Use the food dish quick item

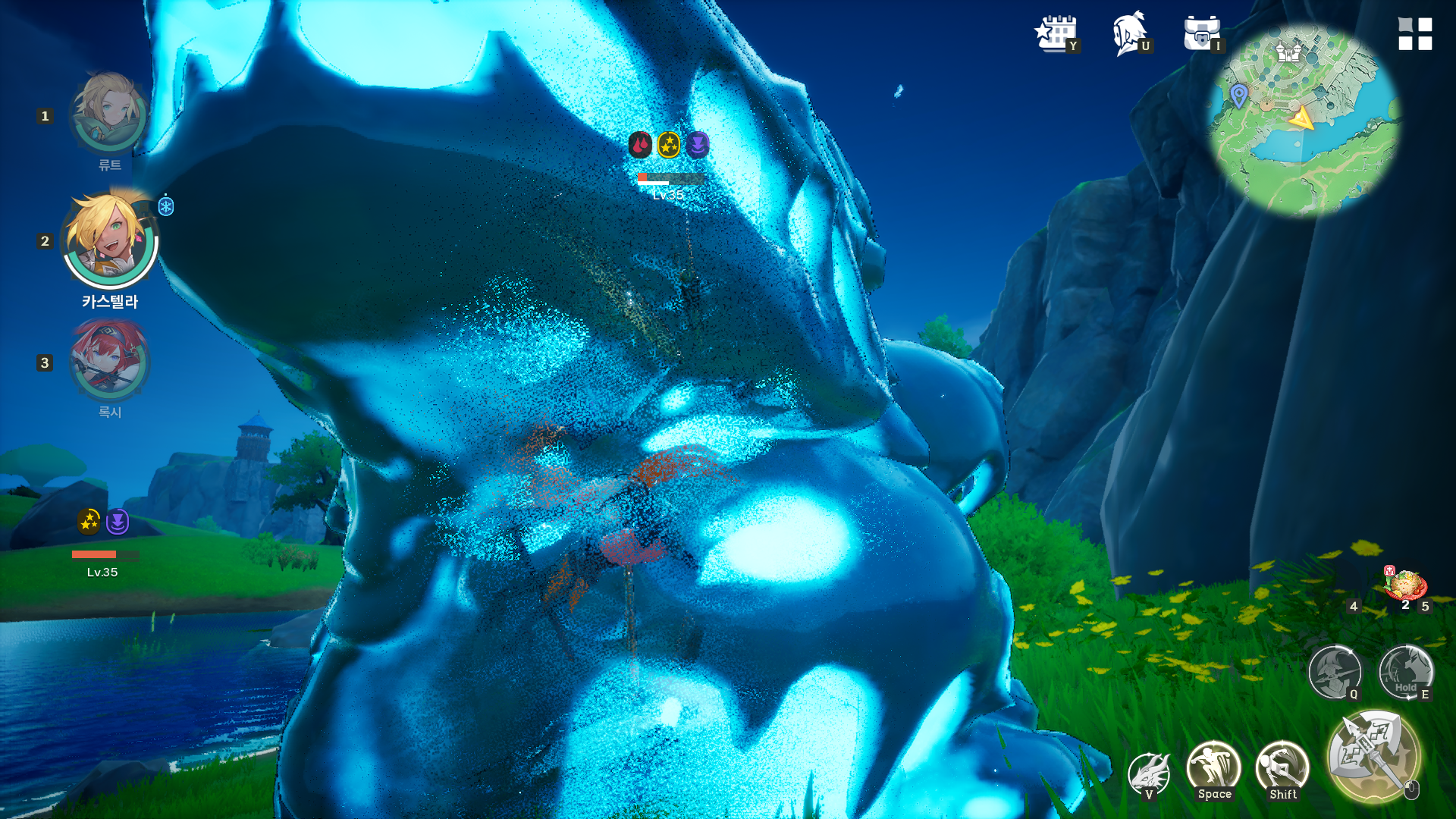[x=1405, y=587]
